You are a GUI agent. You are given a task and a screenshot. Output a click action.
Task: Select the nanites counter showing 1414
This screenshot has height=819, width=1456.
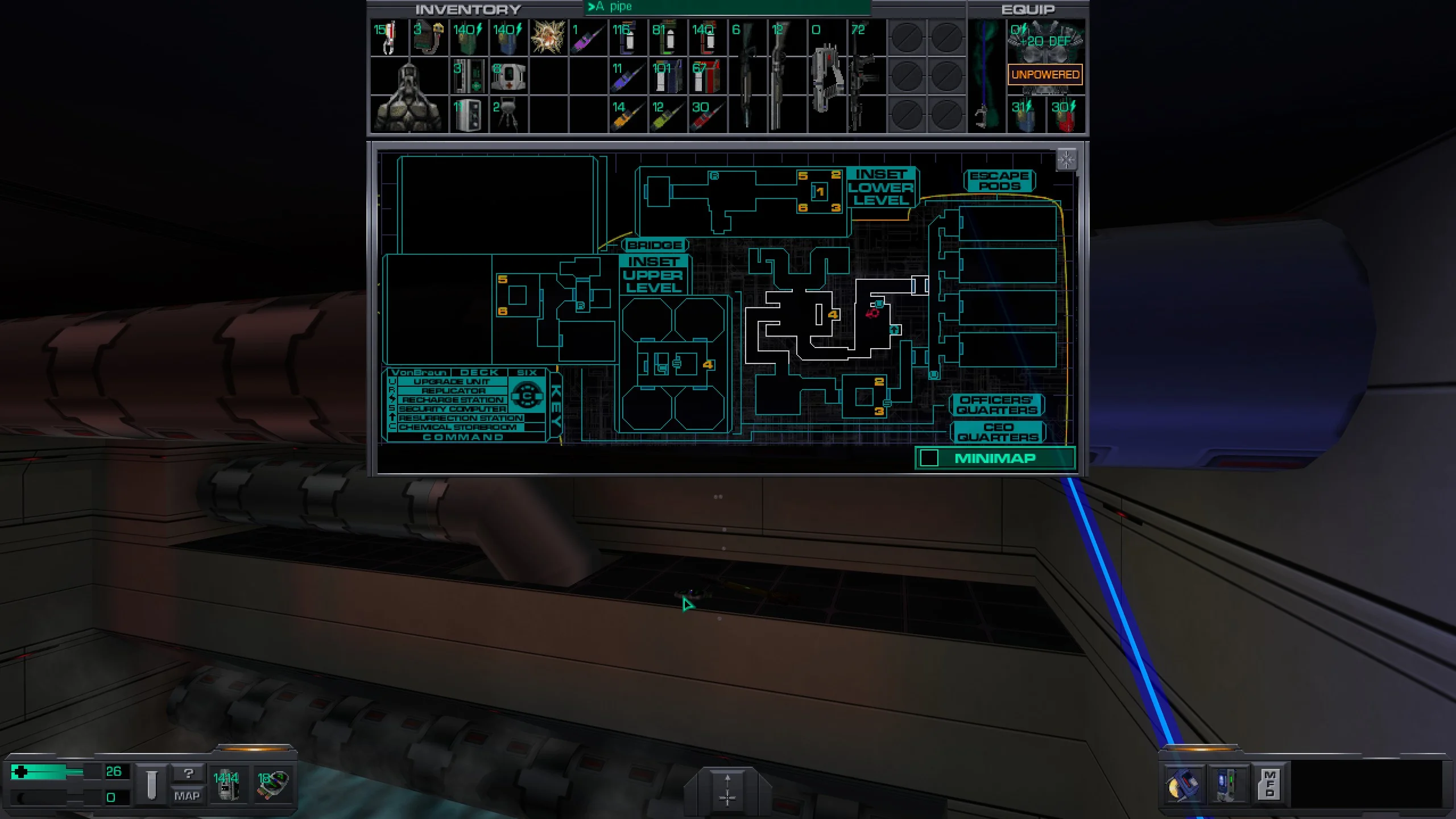226,784
